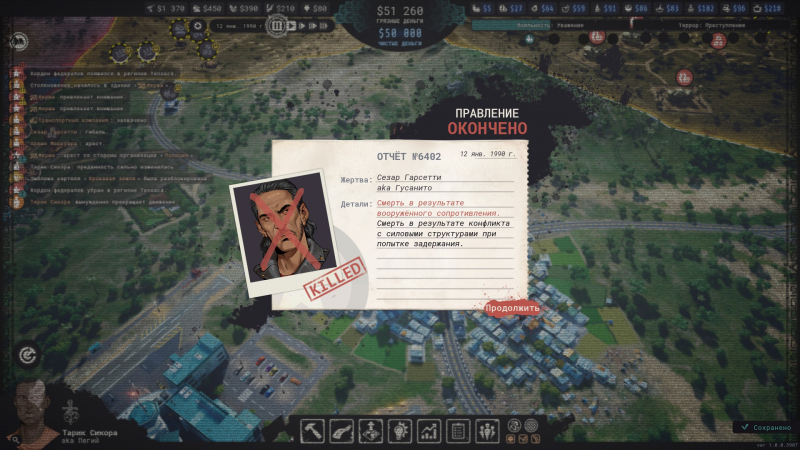Image resolution: width=800 pixels, height=450 pixels.
Task: Open the gear settings icon by the date
Action: pos(198,26)
